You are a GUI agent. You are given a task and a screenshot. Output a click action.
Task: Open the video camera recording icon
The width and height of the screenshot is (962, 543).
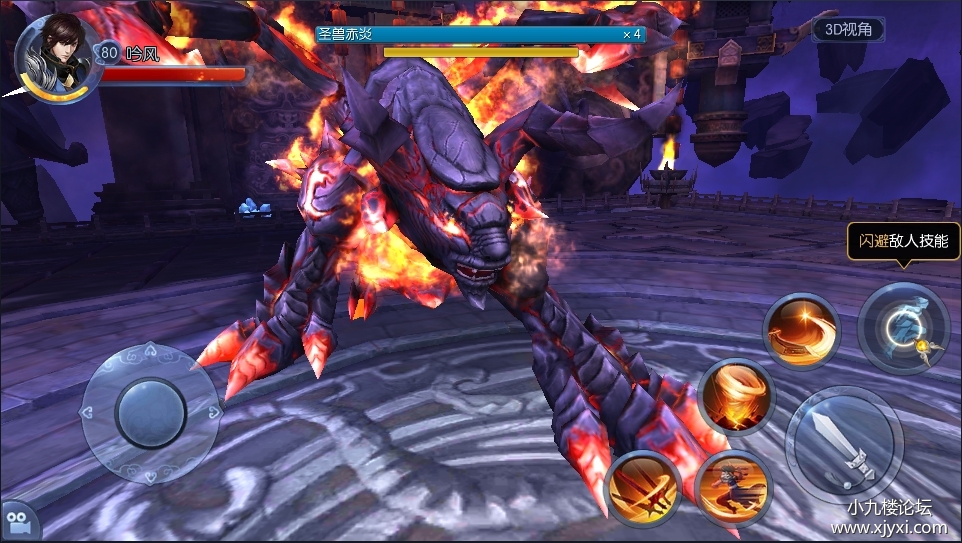(x=18, y=521)
